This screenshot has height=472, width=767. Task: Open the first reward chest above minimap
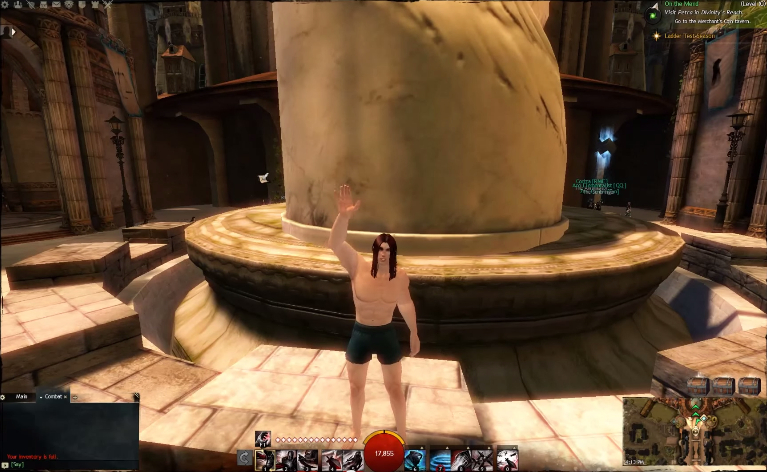tap(696, 385)
